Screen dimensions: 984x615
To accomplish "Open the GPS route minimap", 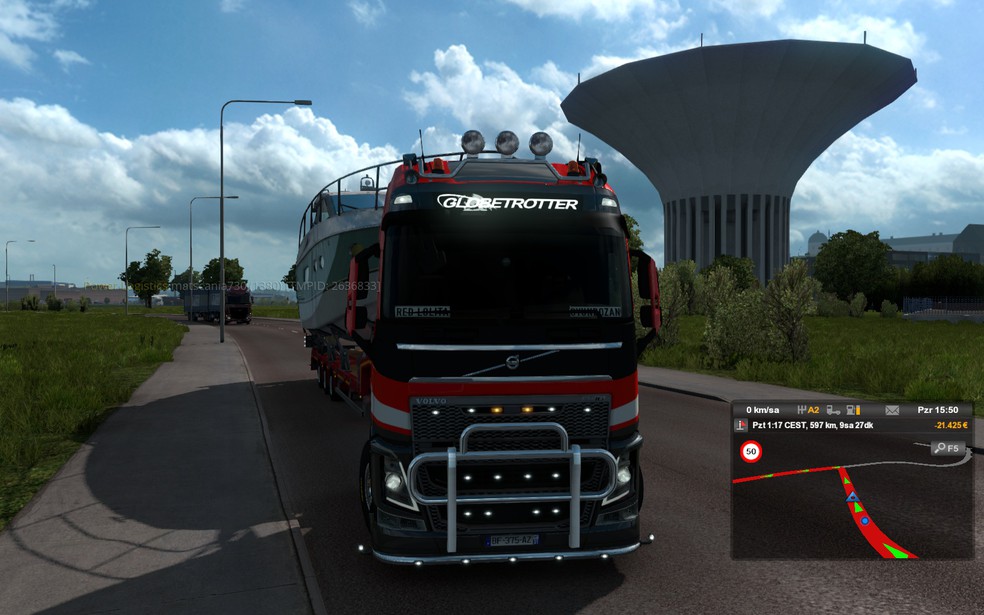I will click(852, 497).
